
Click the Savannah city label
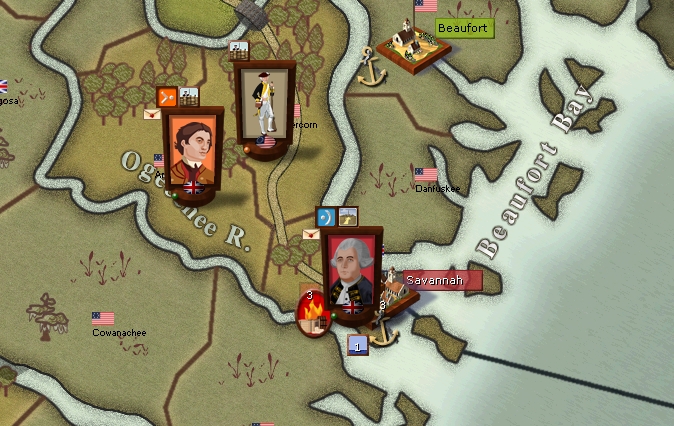[x=434, y=281]
